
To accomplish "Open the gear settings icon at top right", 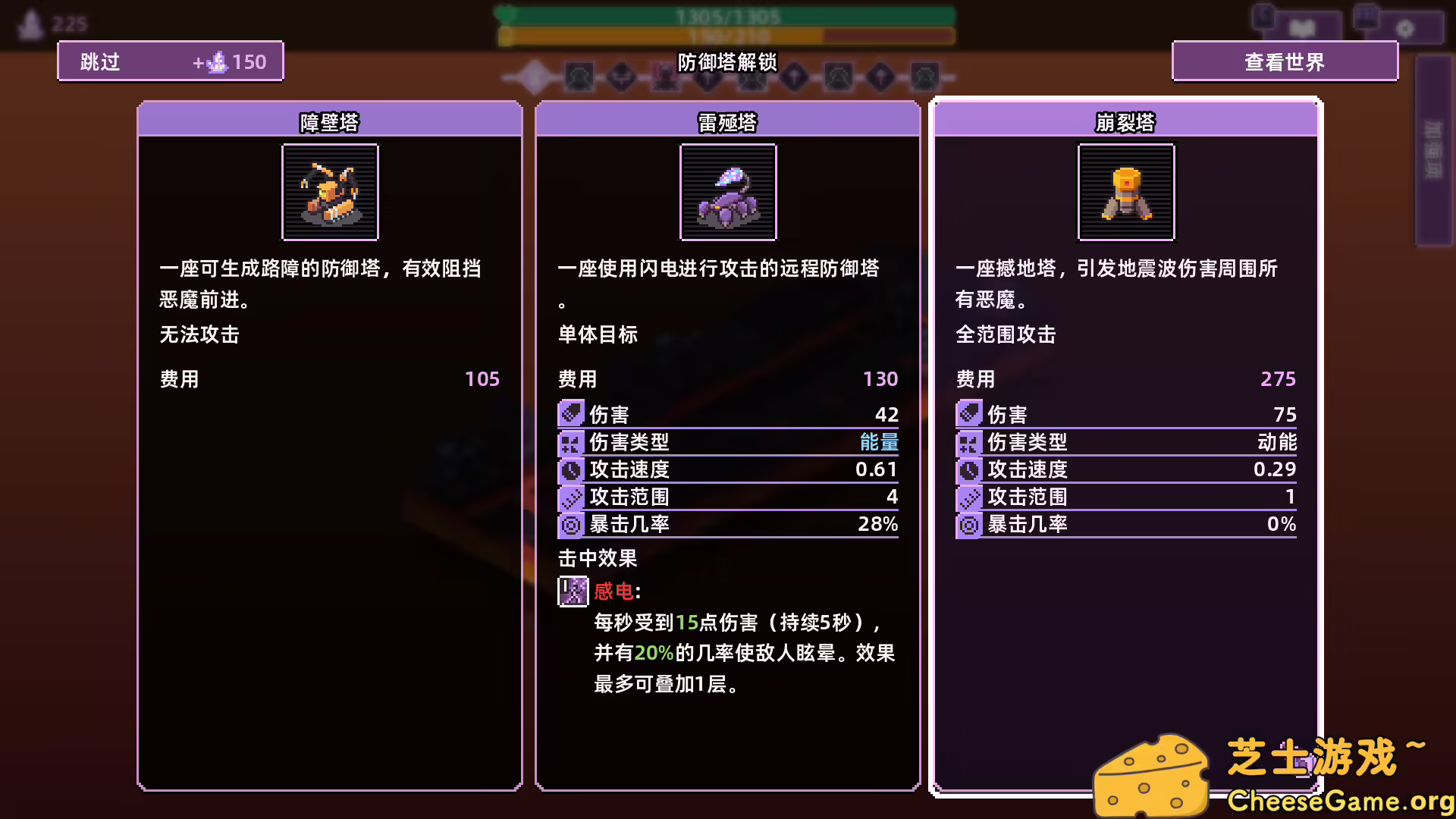I will 1404,29.
